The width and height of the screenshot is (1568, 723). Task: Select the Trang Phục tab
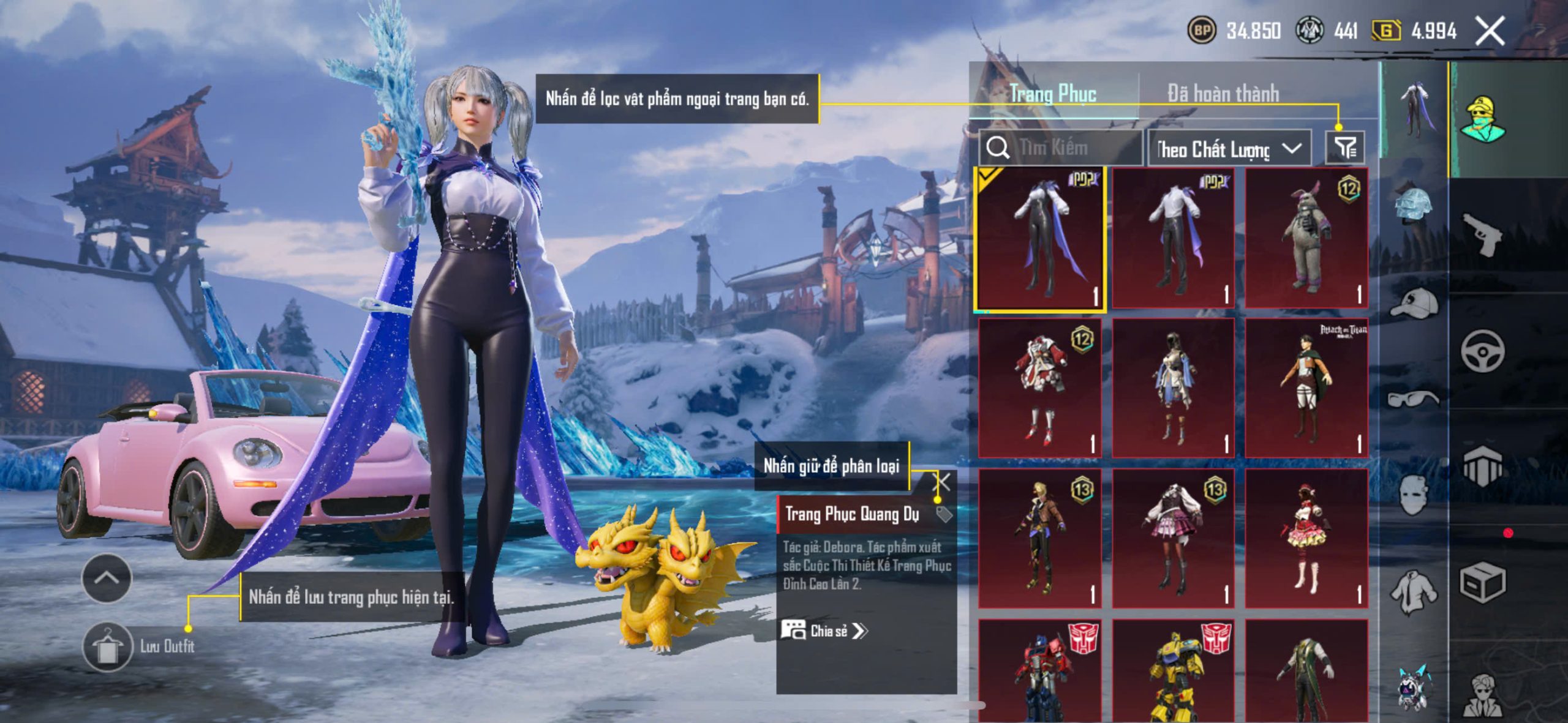pos(1053,94)
